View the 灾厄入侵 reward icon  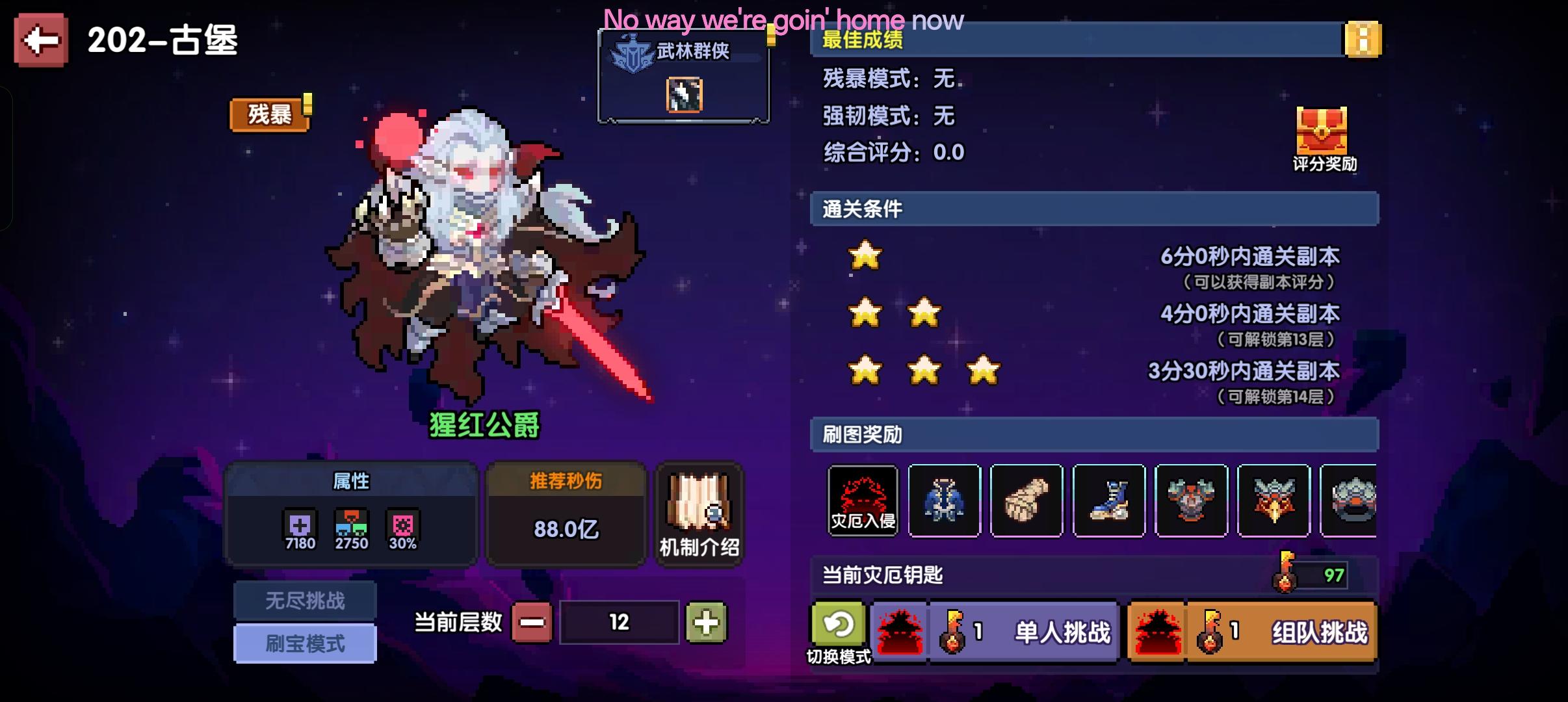[862, 500]
